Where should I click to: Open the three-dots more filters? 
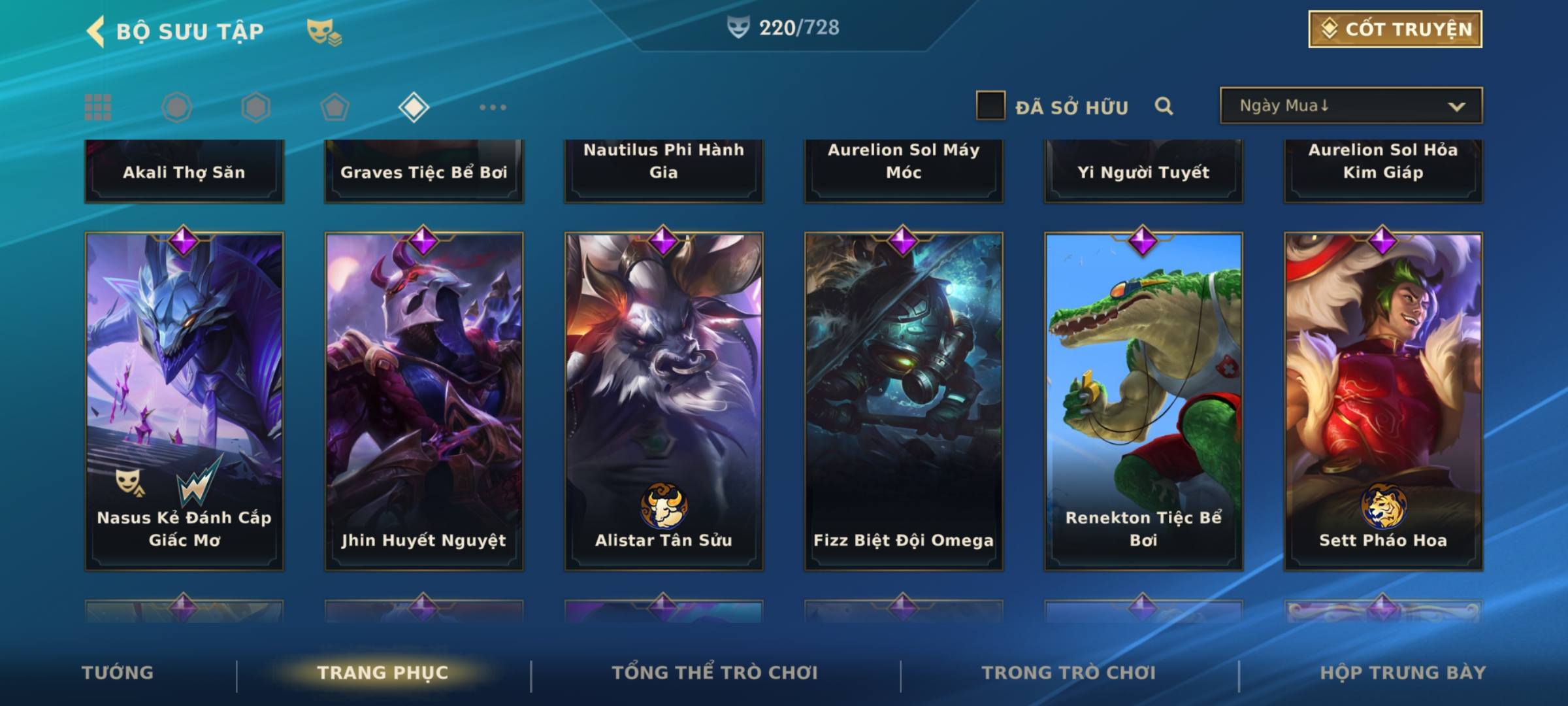pos(493,107)
